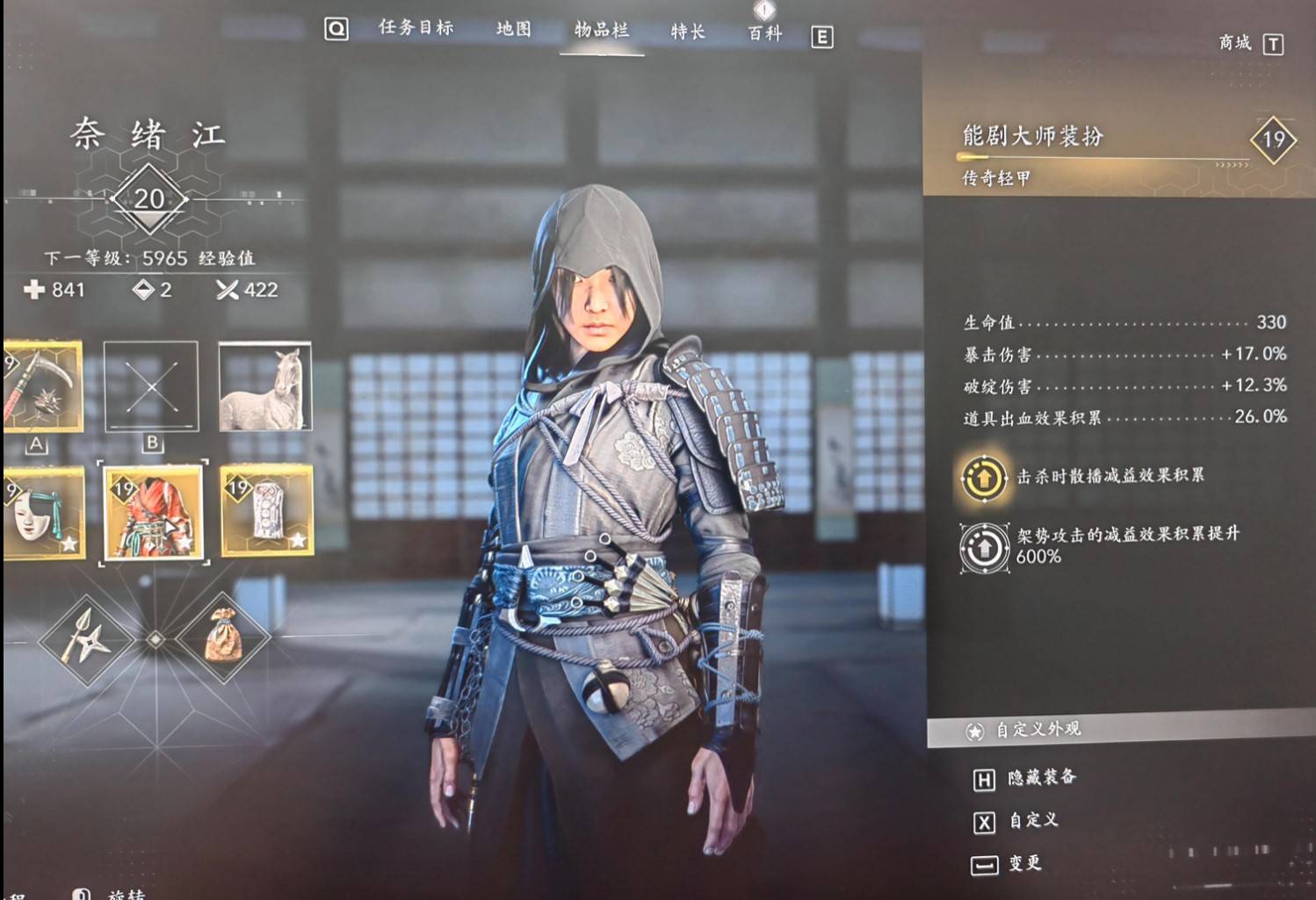
Task: Switch to the 地图 tab
Action: point(513,29)
